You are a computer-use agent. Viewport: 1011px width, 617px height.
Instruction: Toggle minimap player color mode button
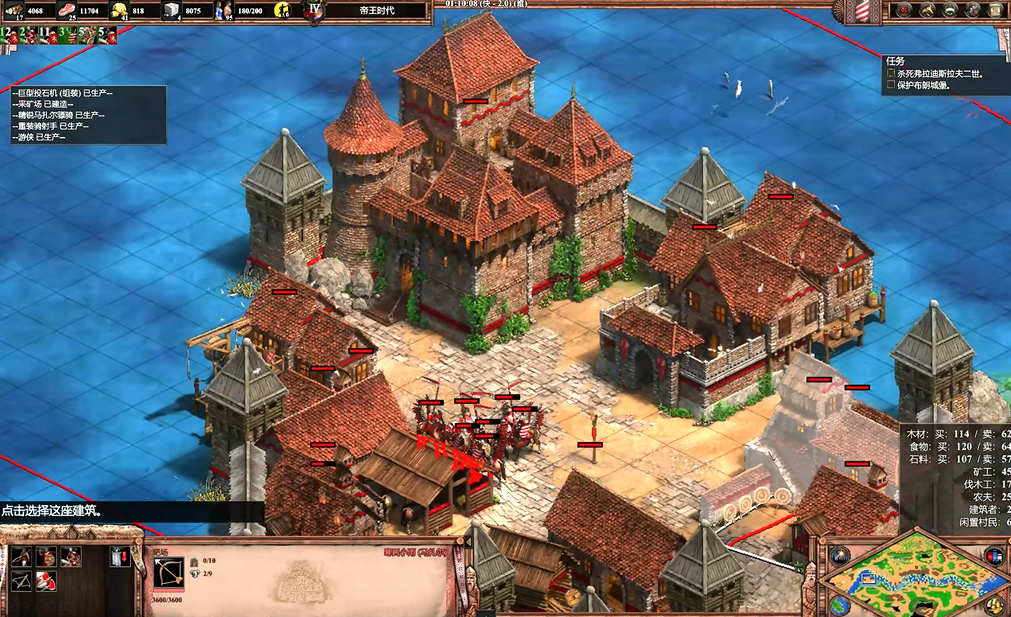click(995, 555)
